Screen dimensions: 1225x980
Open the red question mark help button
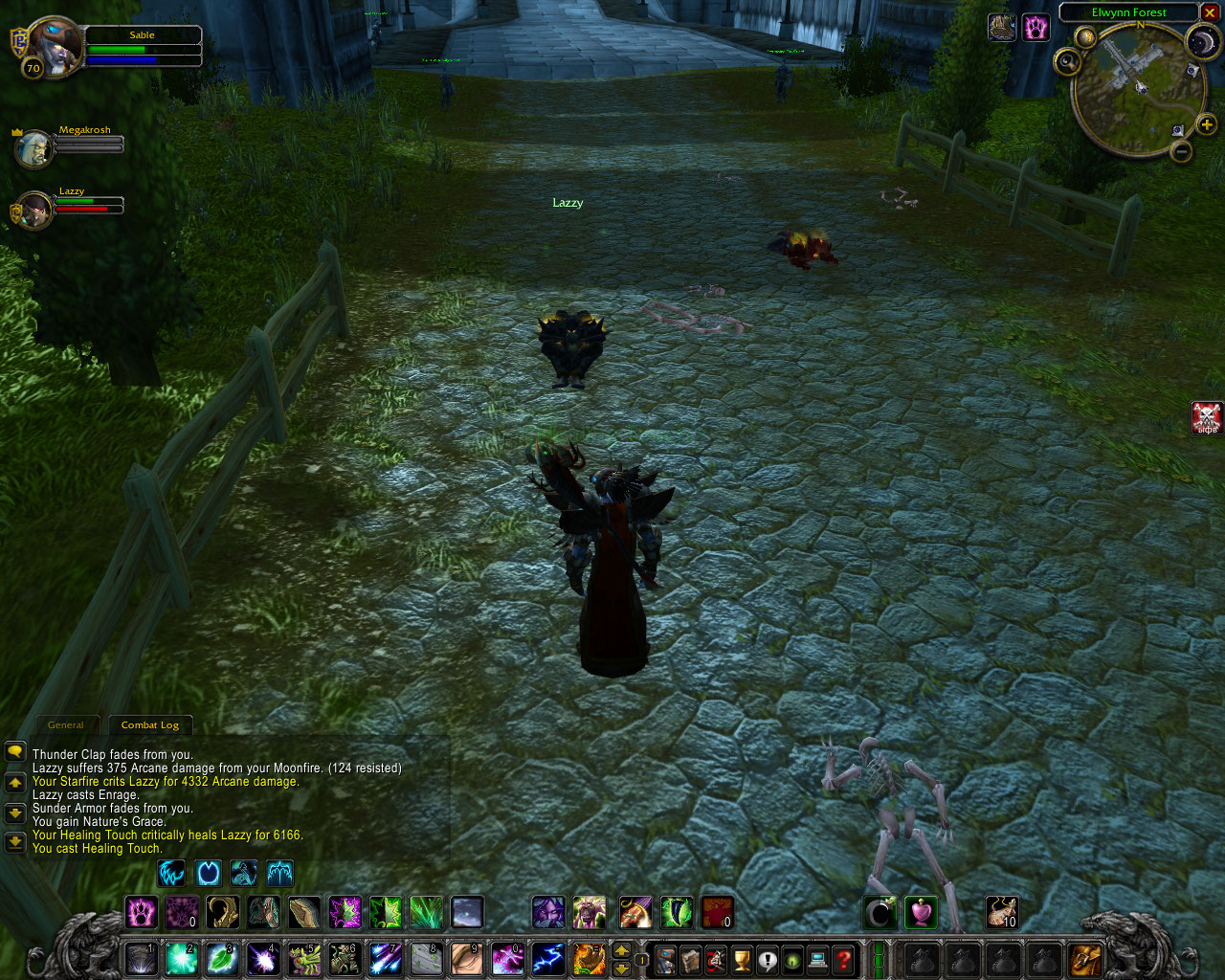pos(843,959)
